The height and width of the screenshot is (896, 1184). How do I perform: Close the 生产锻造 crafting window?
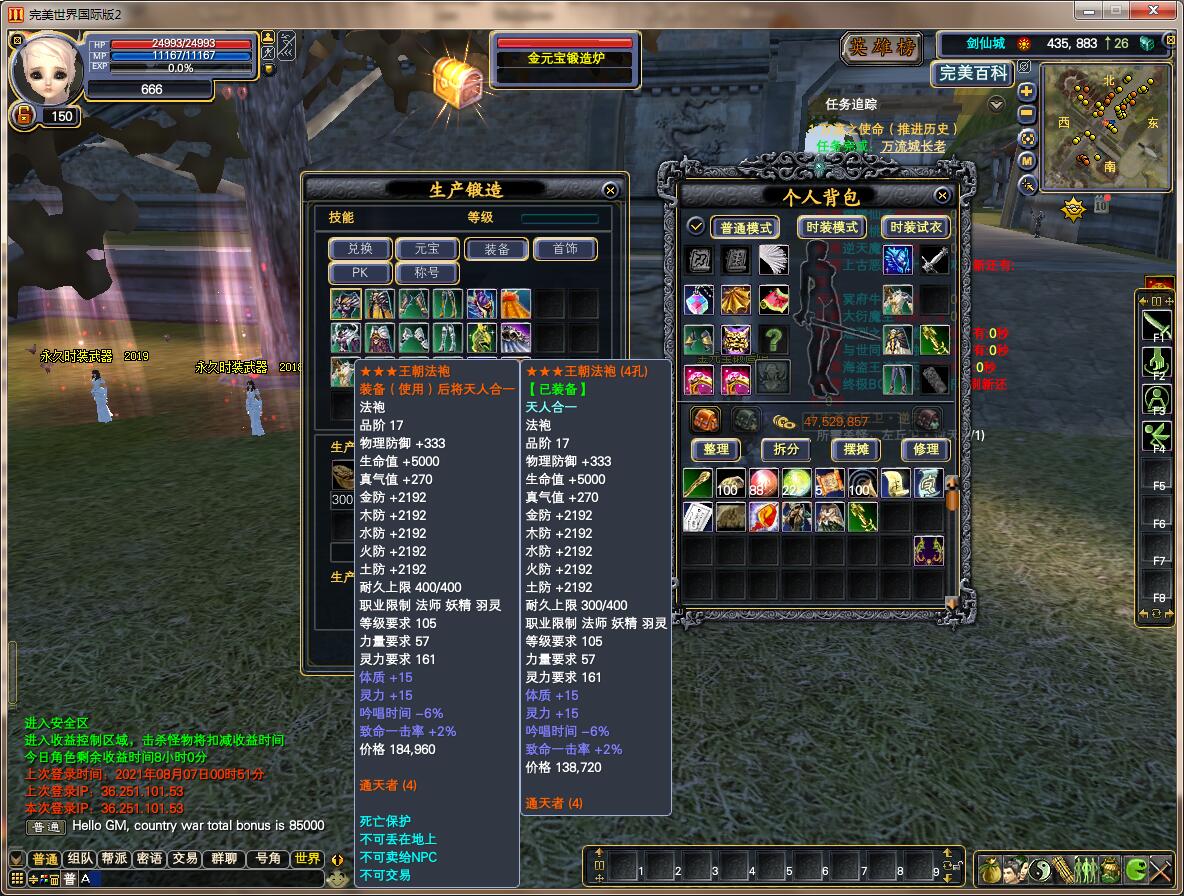610,190
